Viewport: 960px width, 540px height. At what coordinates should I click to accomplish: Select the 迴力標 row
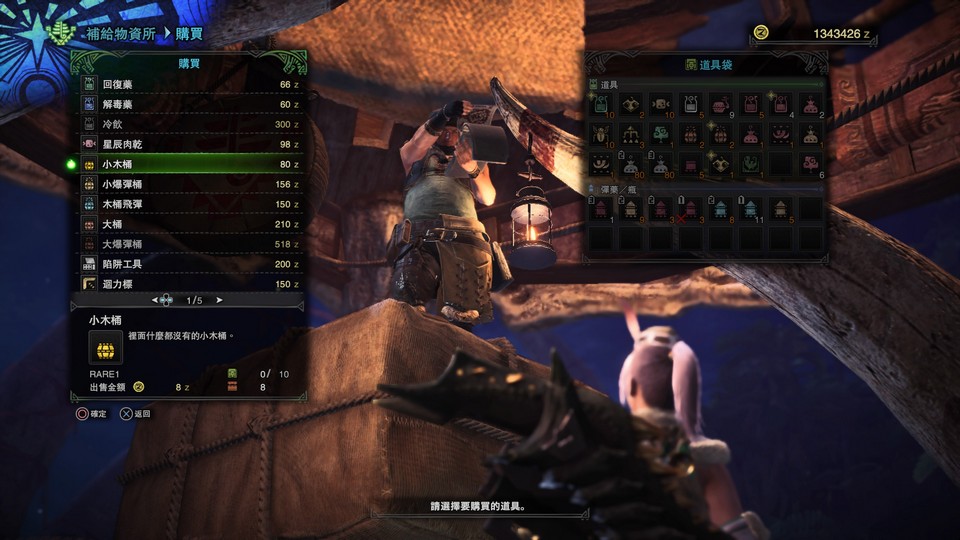click(190, 284)
